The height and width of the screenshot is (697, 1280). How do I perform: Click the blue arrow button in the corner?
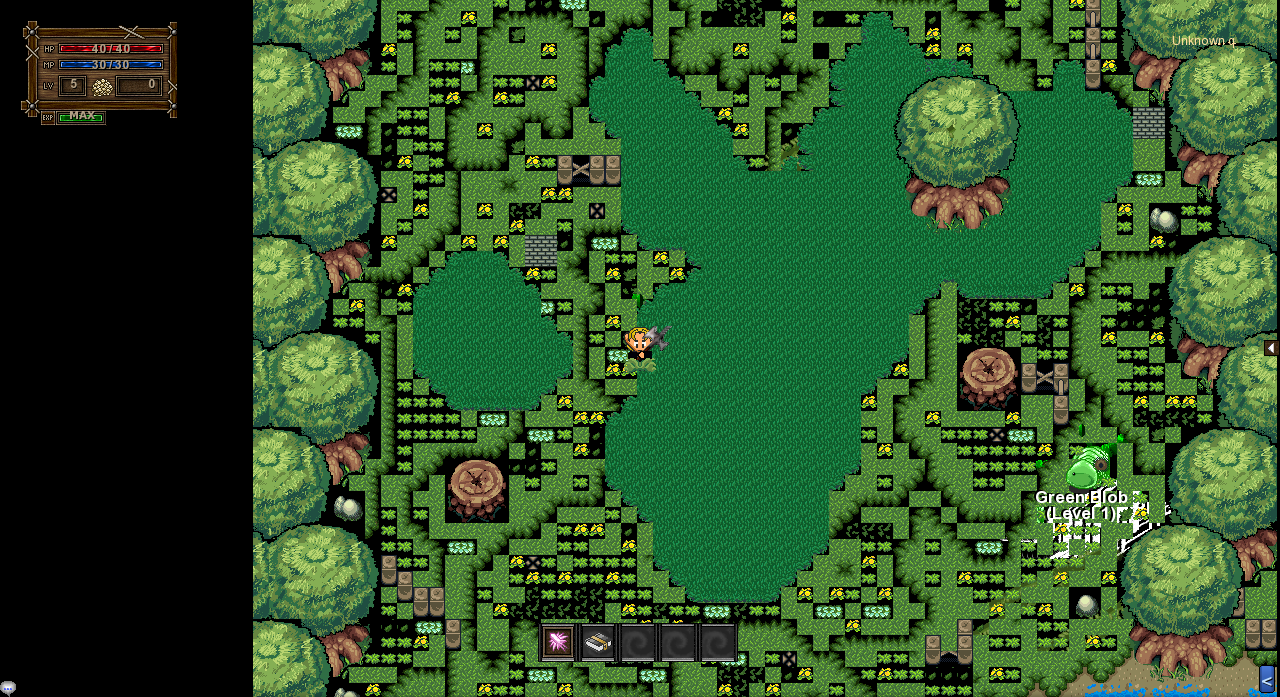(x=1267, y=680)
